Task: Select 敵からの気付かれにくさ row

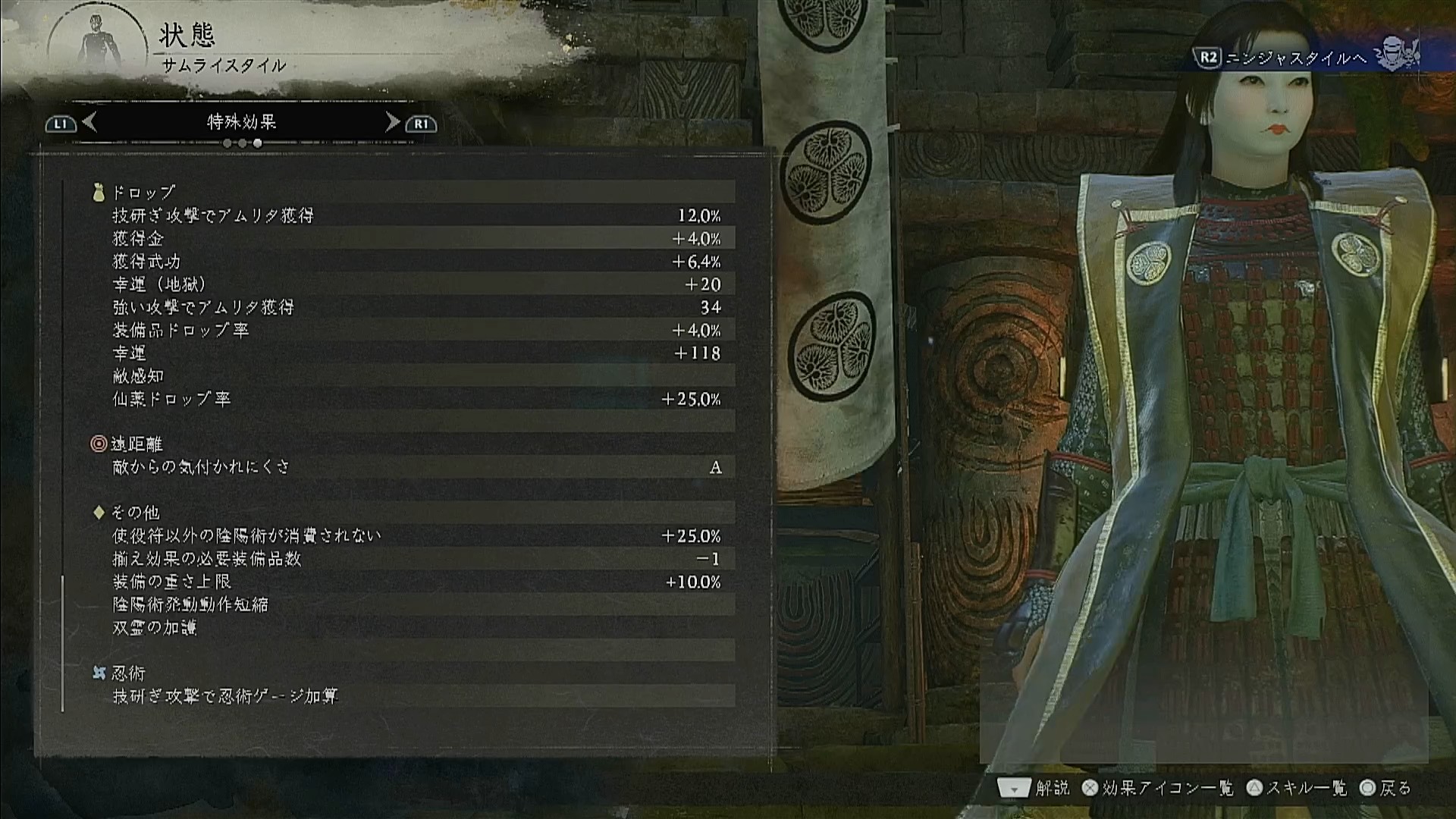Action: click(x=416, y=467)
